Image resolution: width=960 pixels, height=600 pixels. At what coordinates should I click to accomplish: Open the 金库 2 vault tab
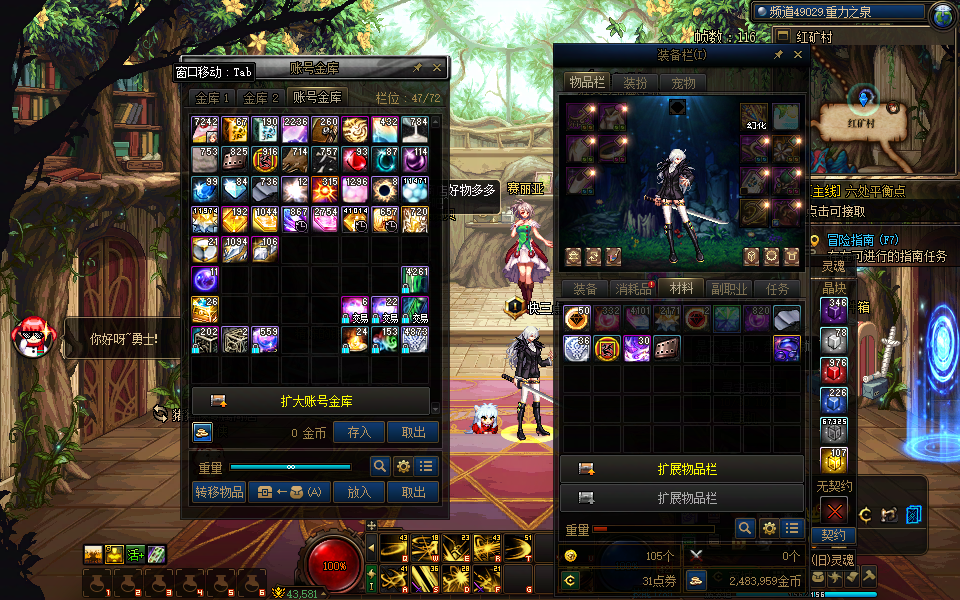(261, 98)
